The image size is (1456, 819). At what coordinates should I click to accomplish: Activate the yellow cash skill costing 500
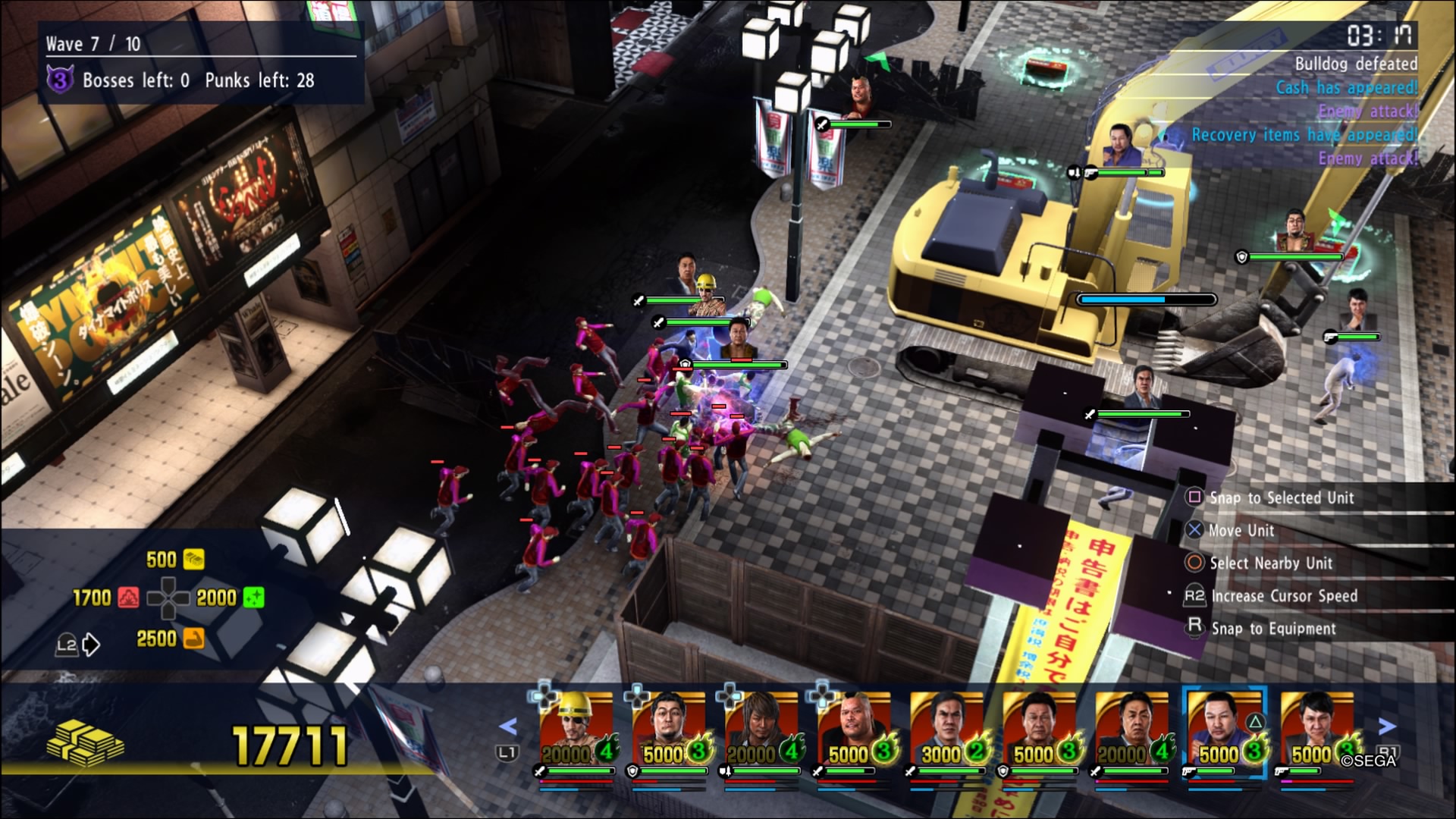(193, 560)
